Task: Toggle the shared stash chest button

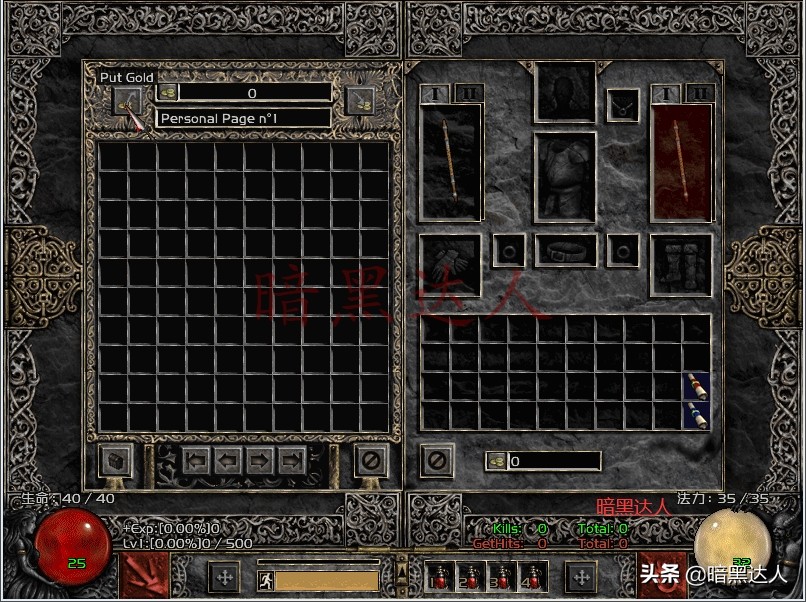Action: (x=116, y=461)
